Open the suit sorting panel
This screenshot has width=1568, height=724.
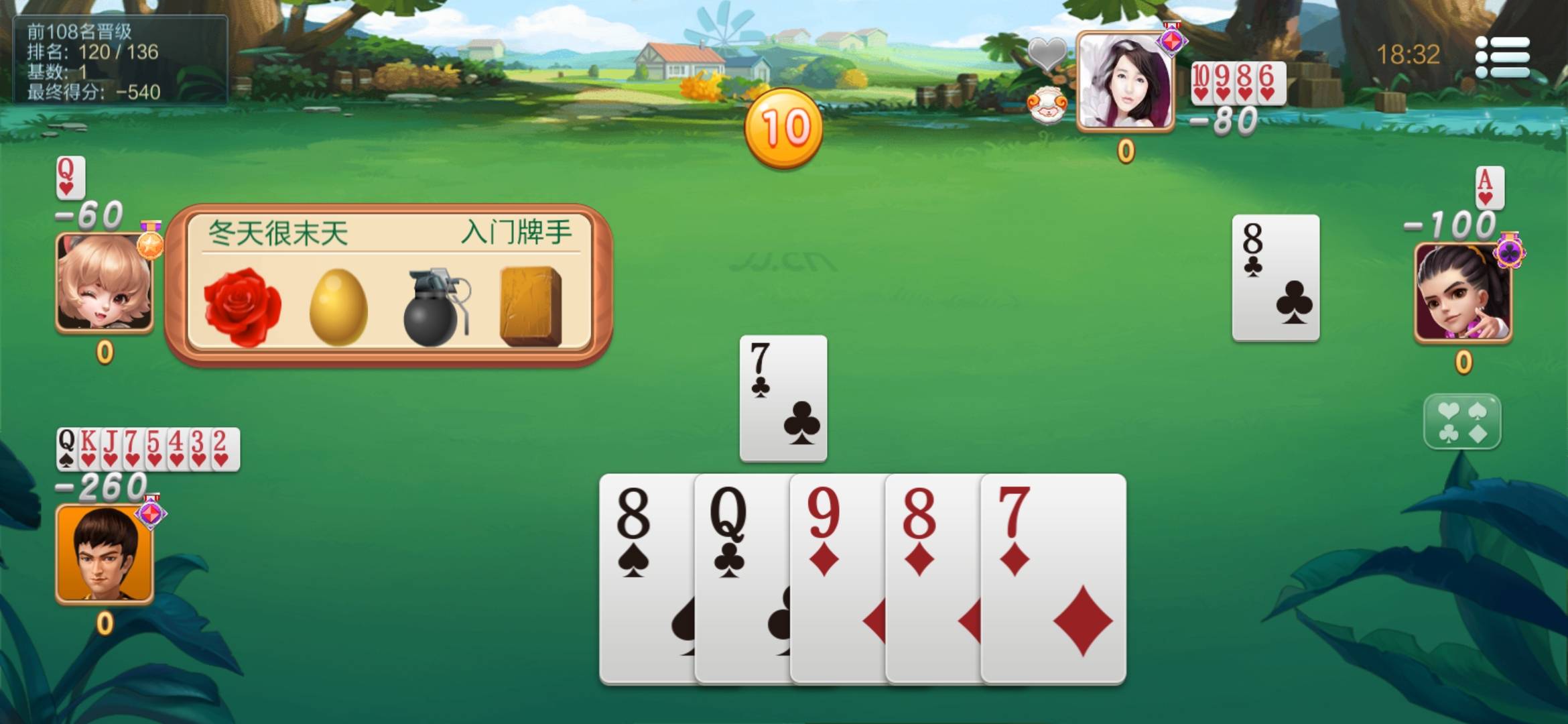[x=1463, y=422]
